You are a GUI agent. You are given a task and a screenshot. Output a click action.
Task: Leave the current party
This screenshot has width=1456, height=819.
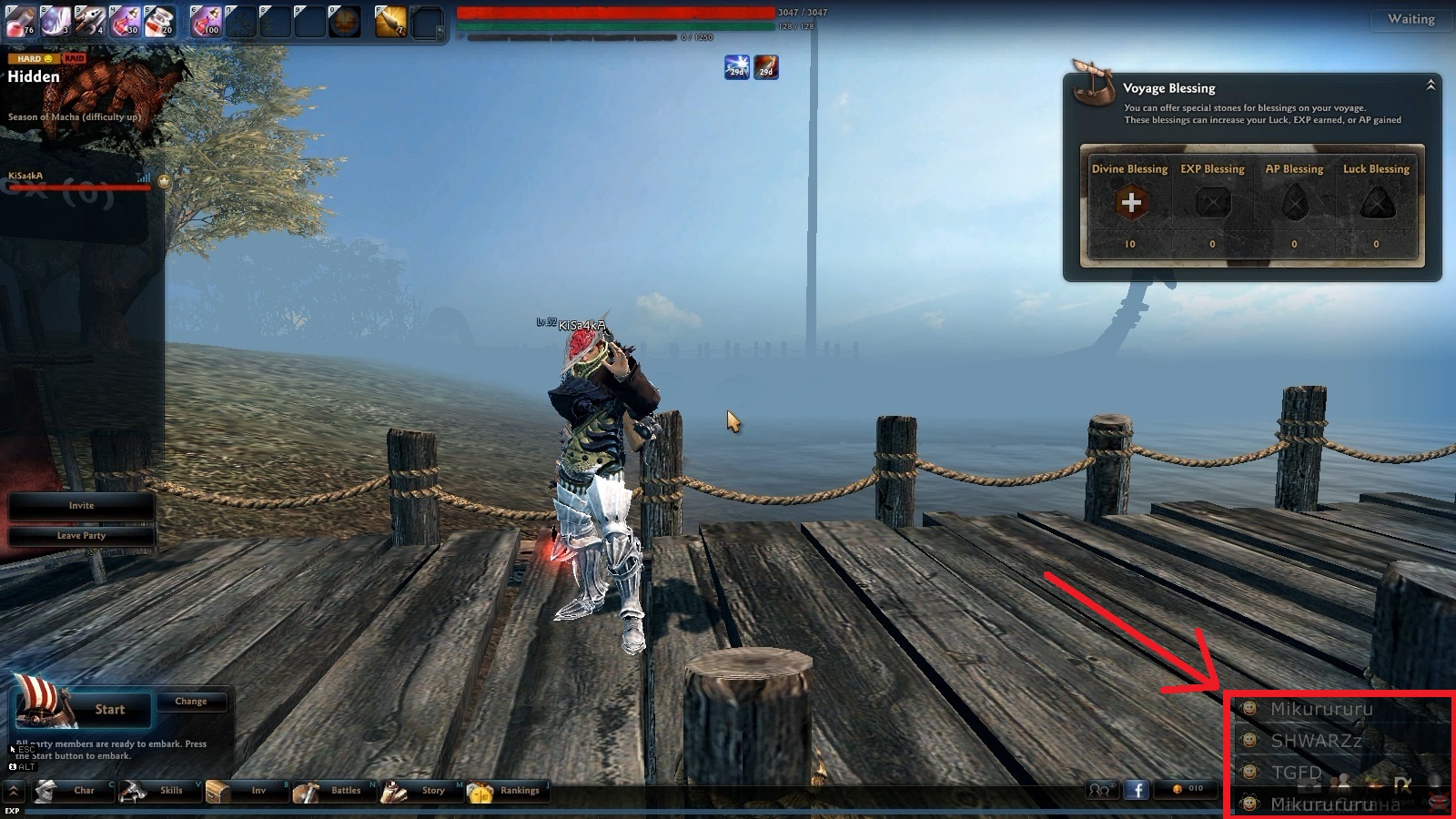pyautogui.click(x=81, y=536)
